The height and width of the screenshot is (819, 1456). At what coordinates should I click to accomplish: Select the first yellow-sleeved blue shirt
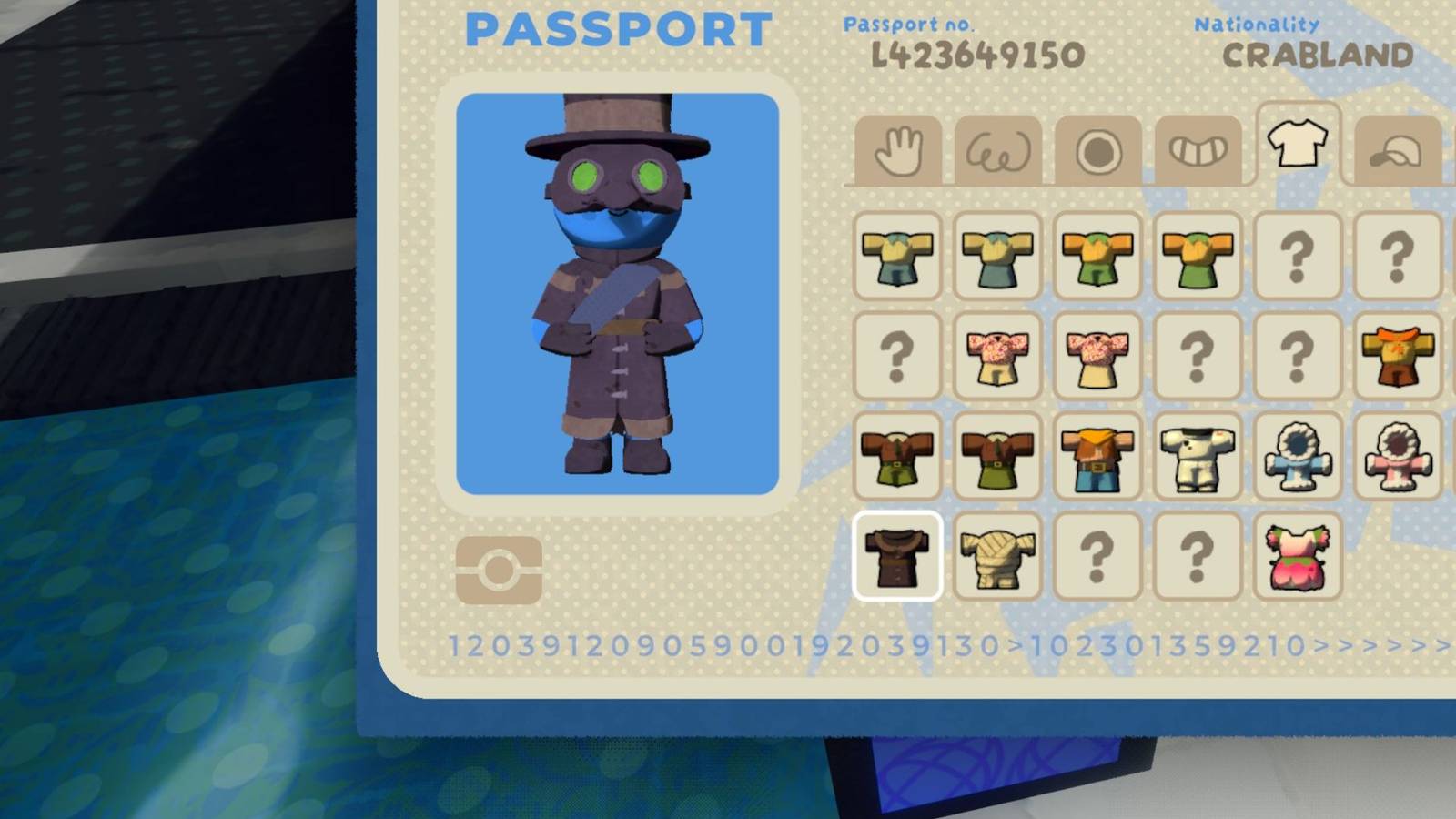(x=896, y=259)
